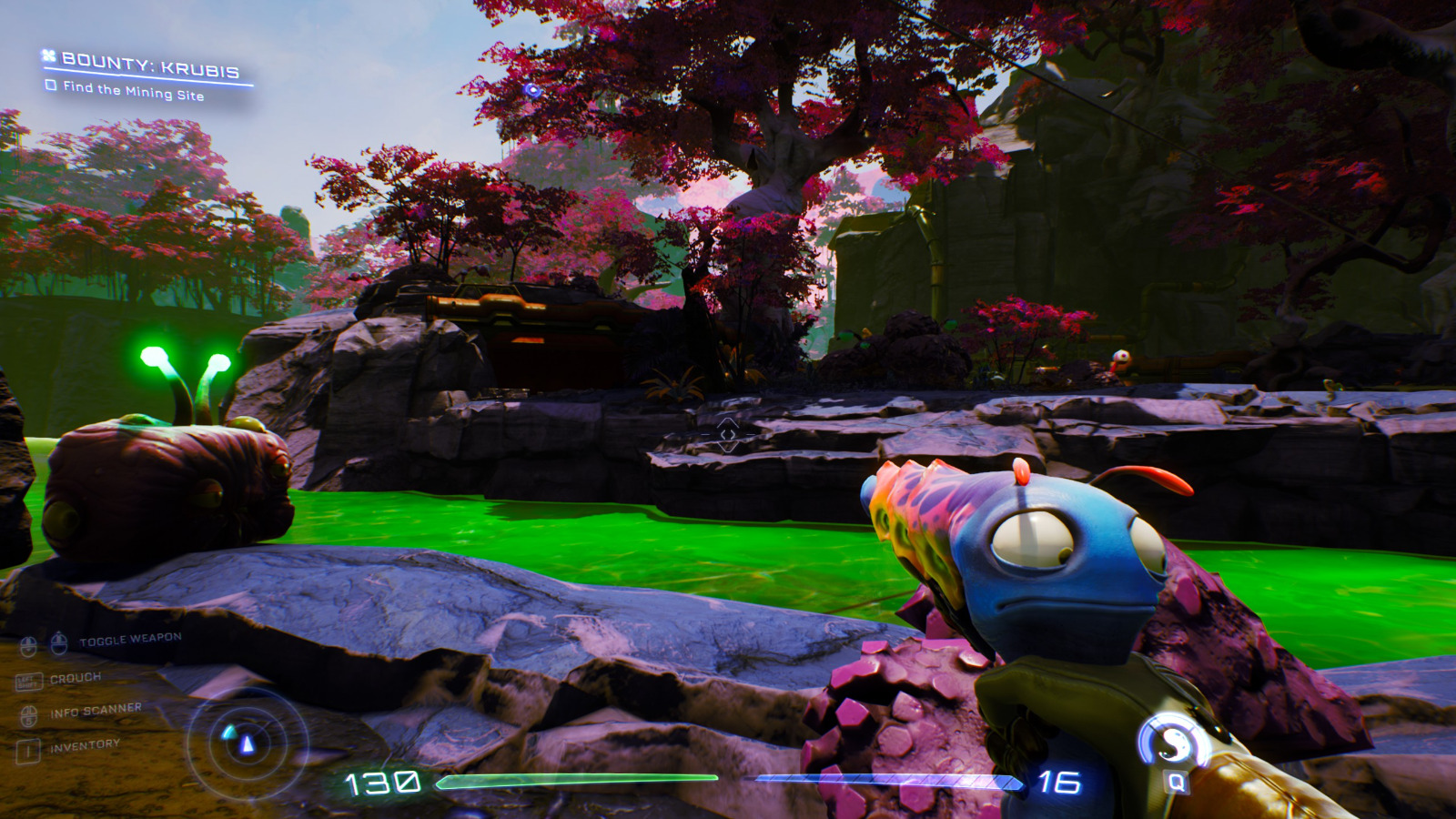This screenshot has width=1456, height=819.
Task: Click the mouse button 5 Info Scanner icon
Action: click(28, 714)
